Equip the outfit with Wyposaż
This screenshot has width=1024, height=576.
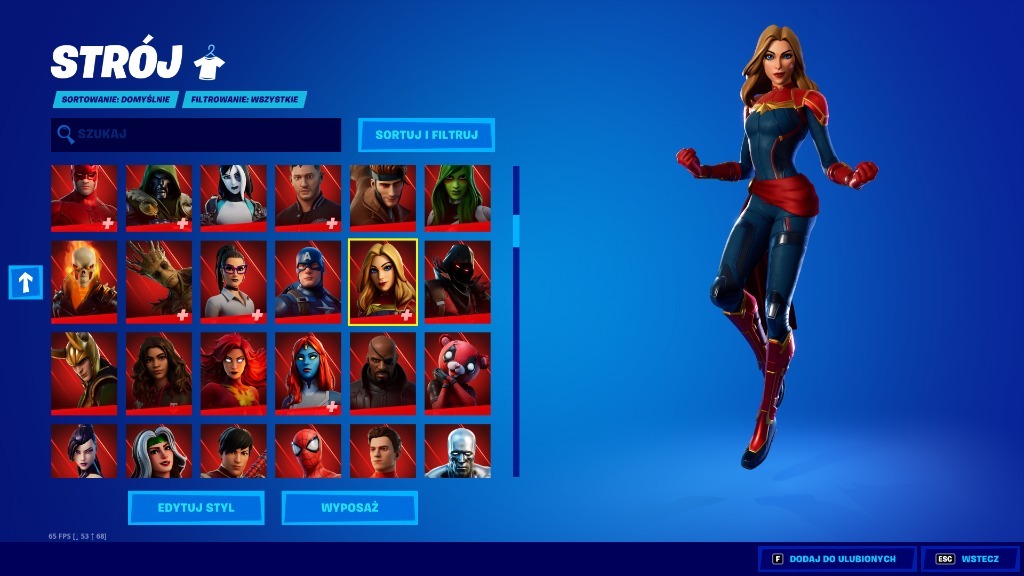click(350, 508)
